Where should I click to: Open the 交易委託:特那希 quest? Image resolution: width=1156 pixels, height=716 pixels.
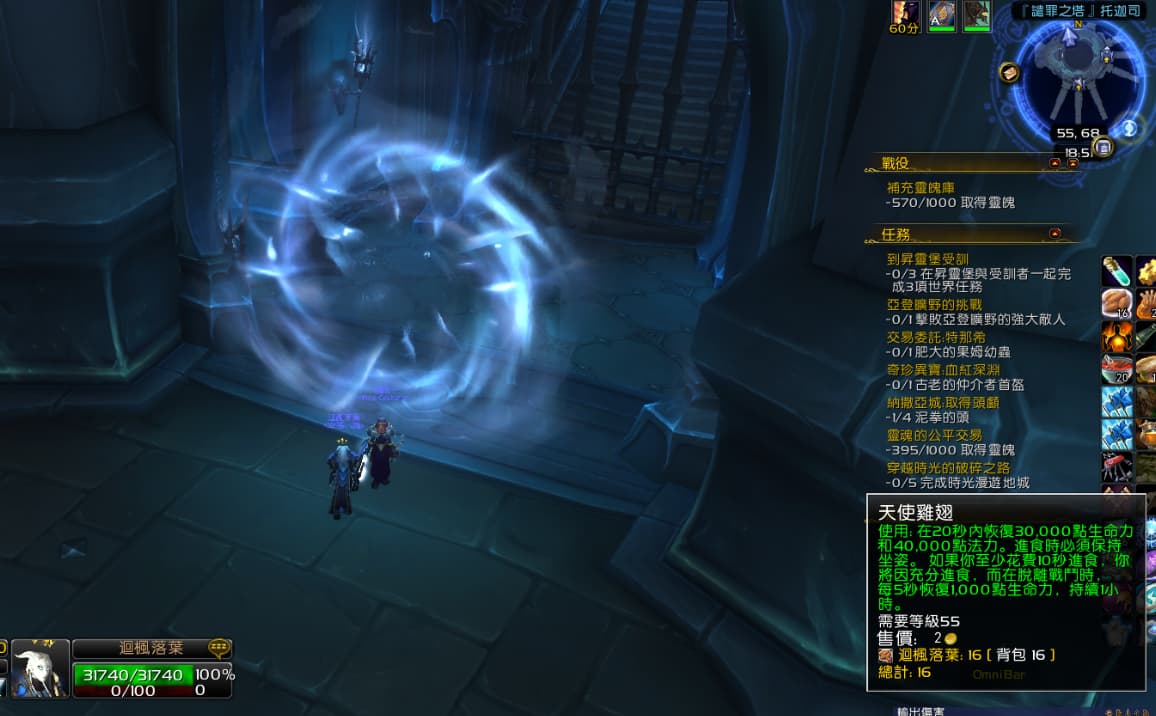pyautogui.click(x=935, y=337)
